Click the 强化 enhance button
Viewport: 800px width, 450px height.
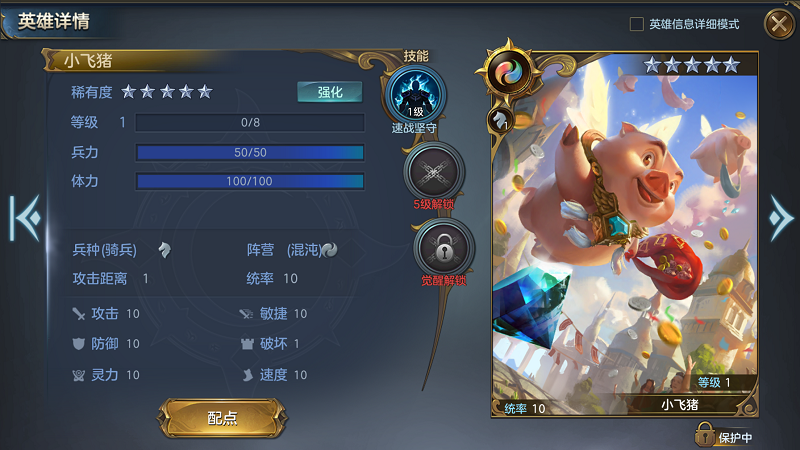click(330, 92)
